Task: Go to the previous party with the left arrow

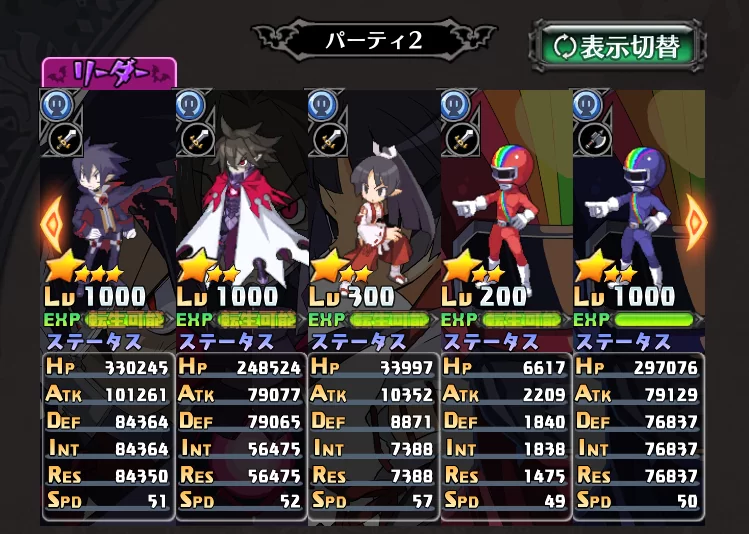Action: coord(52,225)
